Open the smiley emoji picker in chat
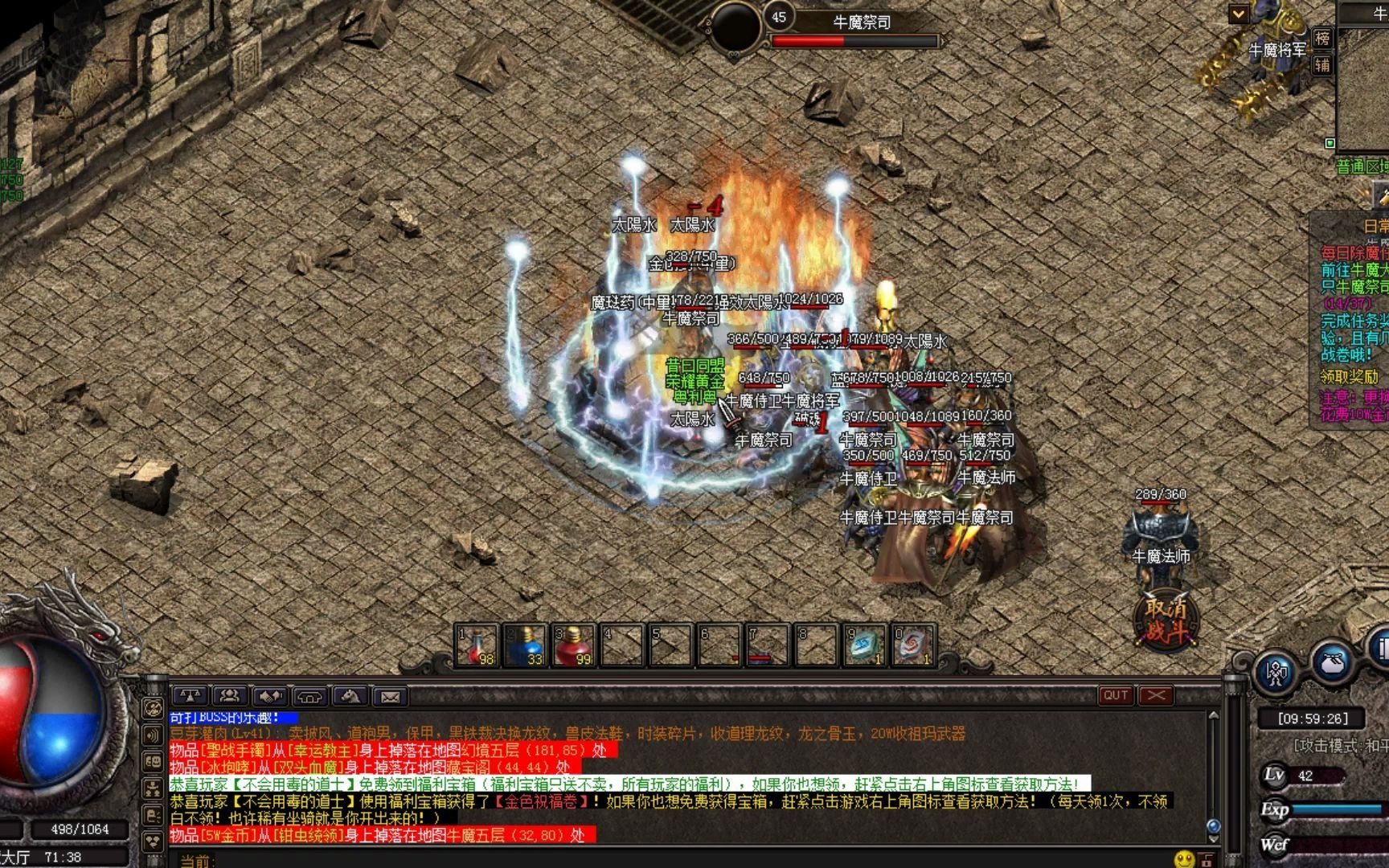 pyautogui.click(x=1183, y=859)
